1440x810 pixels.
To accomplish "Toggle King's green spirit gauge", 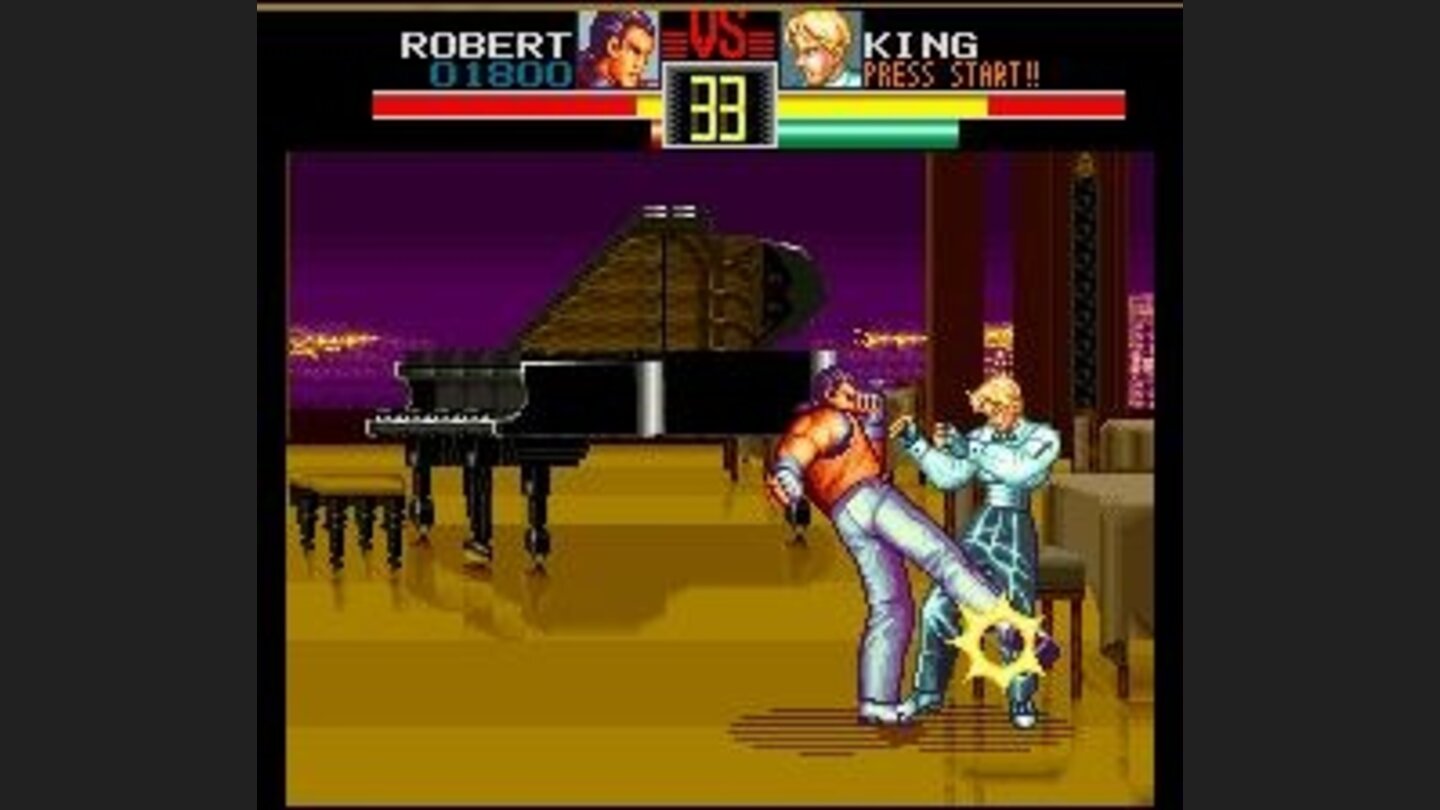I will pos(870,130).
